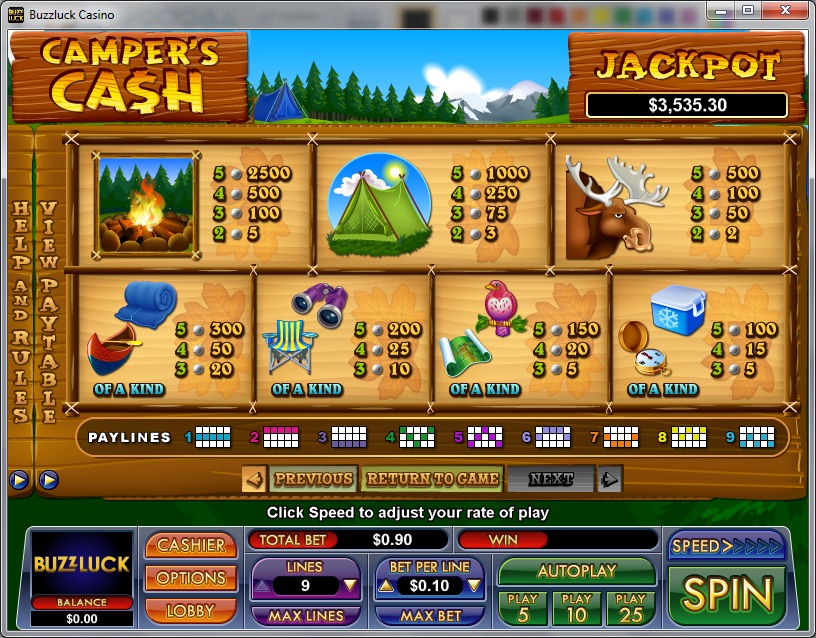The width and height of the screenshot is (816, 638).
Task: Choose Play 5 autoplay spins
Action: click(522, 607)
